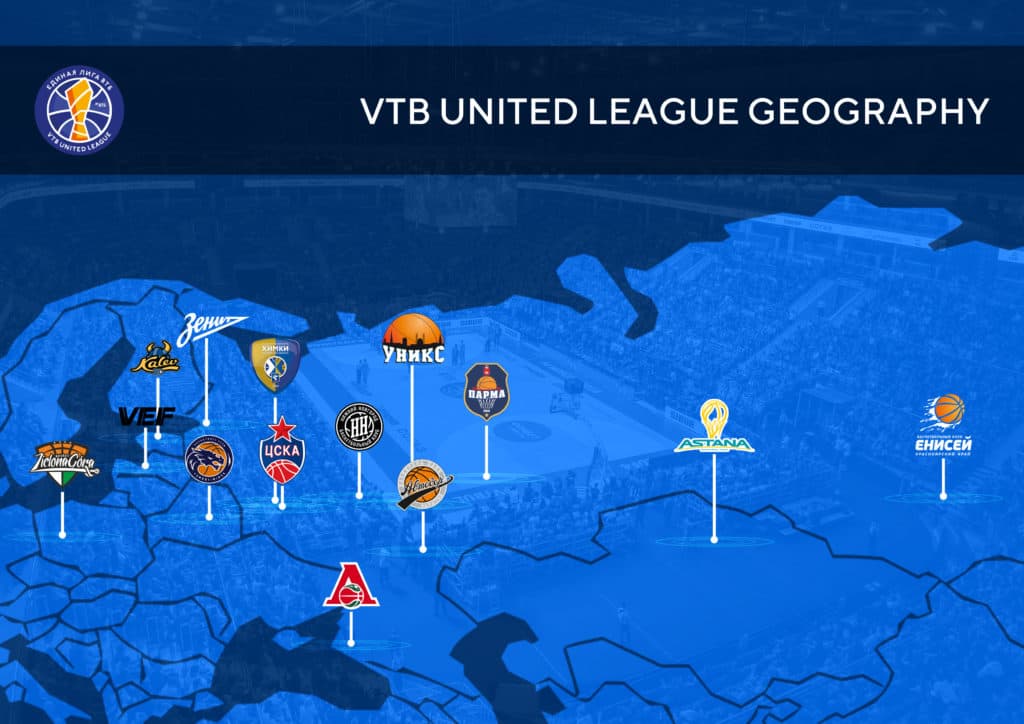Select the round blue dragon team logo
The image size is (1024, 724).
click(x=209, y=461)
